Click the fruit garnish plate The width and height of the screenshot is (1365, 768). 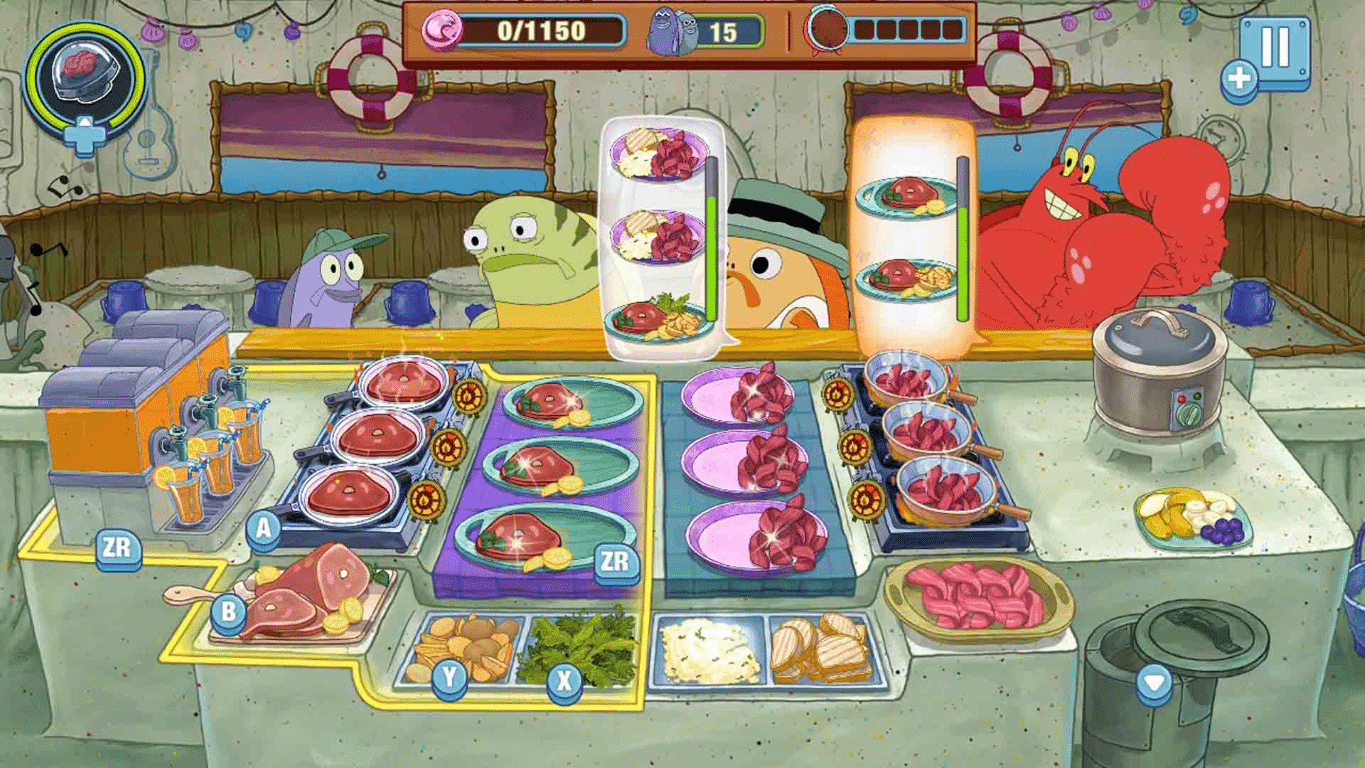pos(1193,515)
